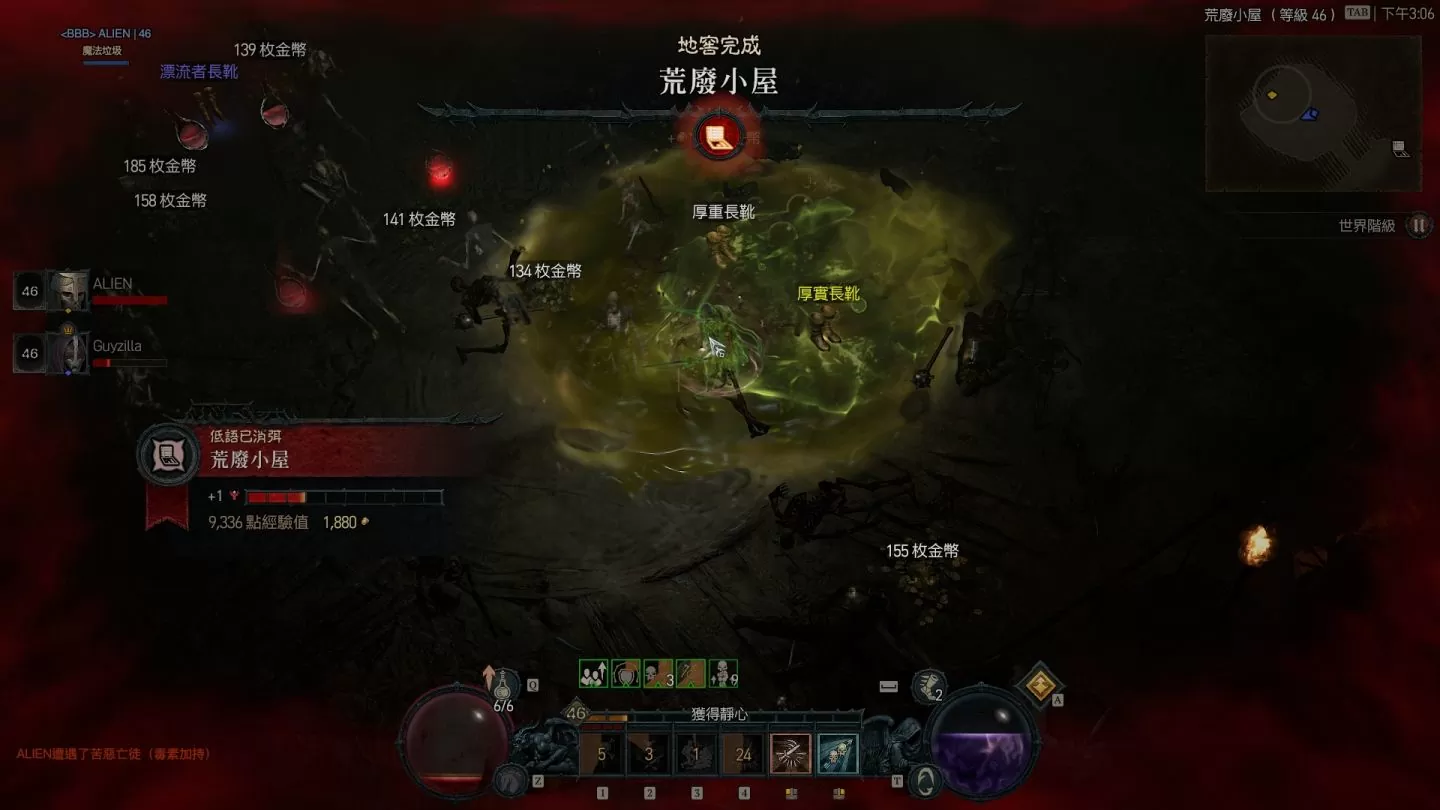Pick up the 漂流者長靴 loot label
Screen dimensions: 1440x810
coord(199,72)
